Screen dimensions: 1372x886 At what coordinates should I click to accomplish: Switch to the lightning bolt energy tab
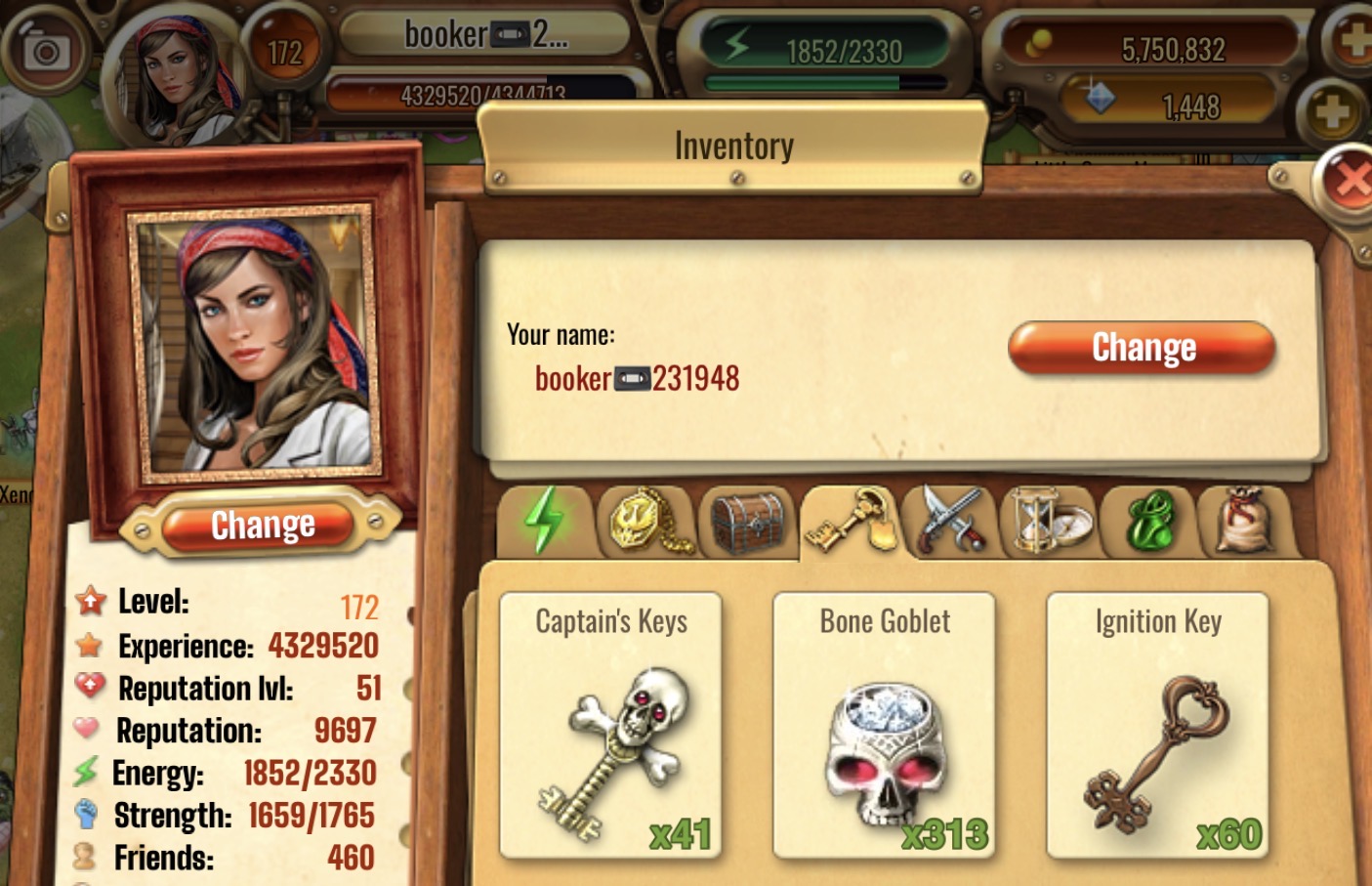[545, 521]
